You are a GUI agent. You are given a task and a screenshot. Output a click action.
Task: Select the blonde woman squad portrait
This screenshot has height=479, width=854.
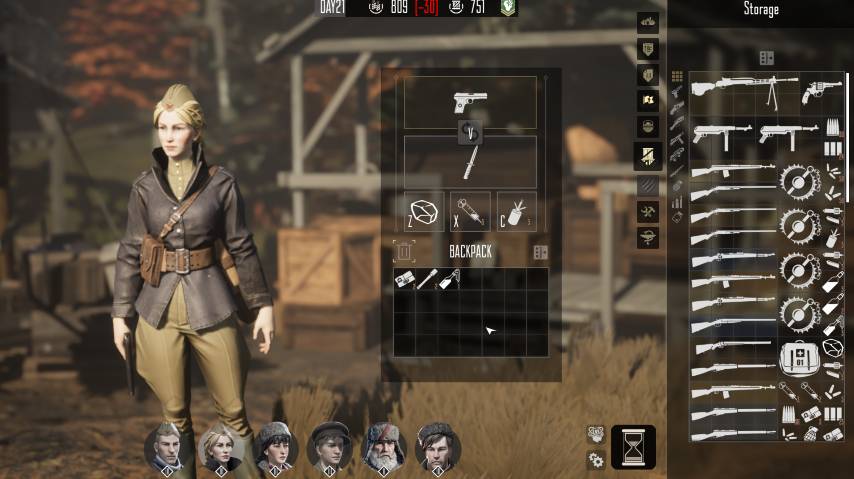pyautogui.click(x=221, y=446)
